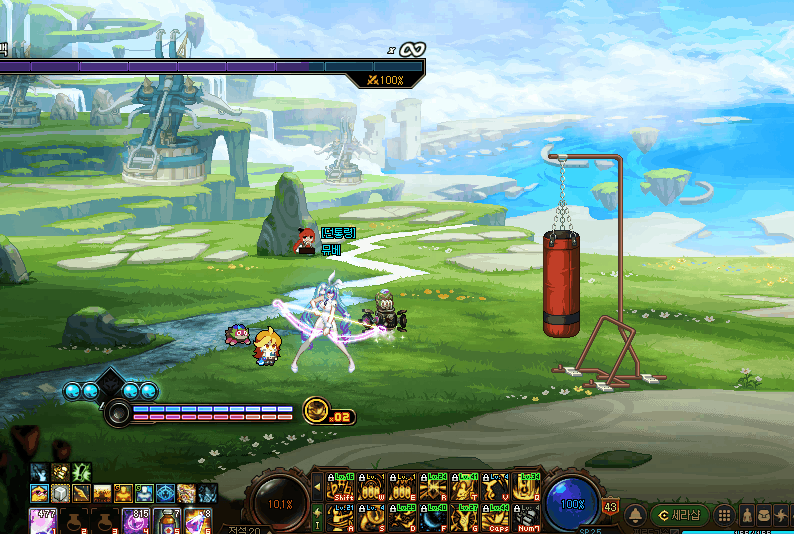Activate the skill bound to Num7

(x=526, y=517)
